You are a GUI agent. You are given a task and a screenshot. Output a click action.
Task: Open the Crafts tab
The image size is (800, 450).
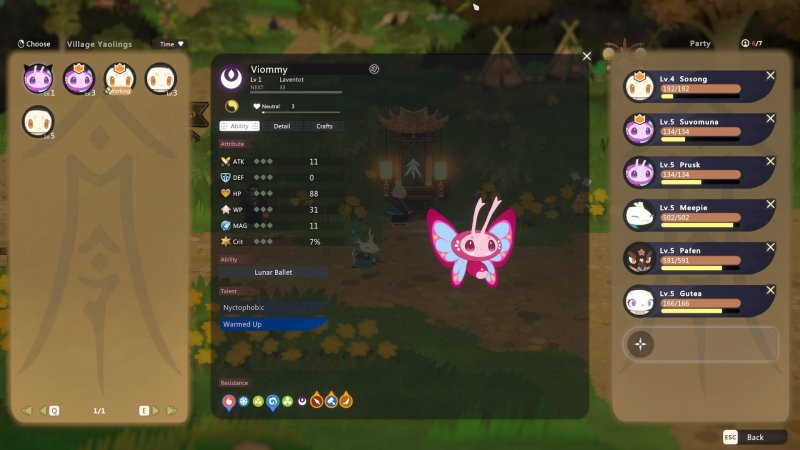[324, 126]
